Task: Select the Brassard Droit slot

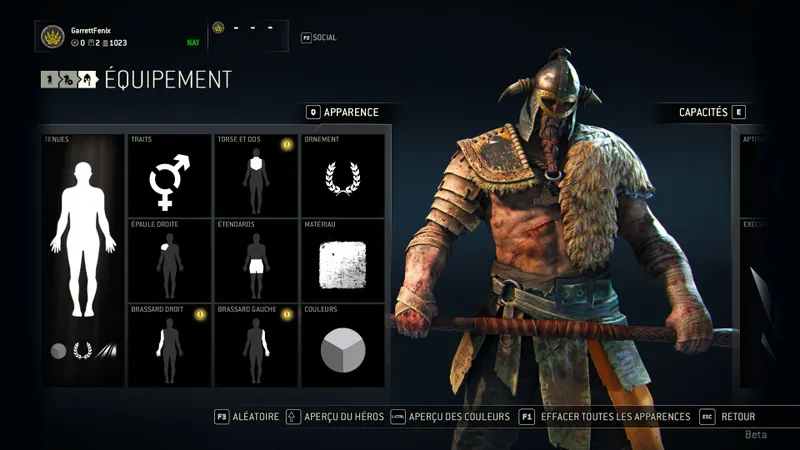Action: point(170,345)
